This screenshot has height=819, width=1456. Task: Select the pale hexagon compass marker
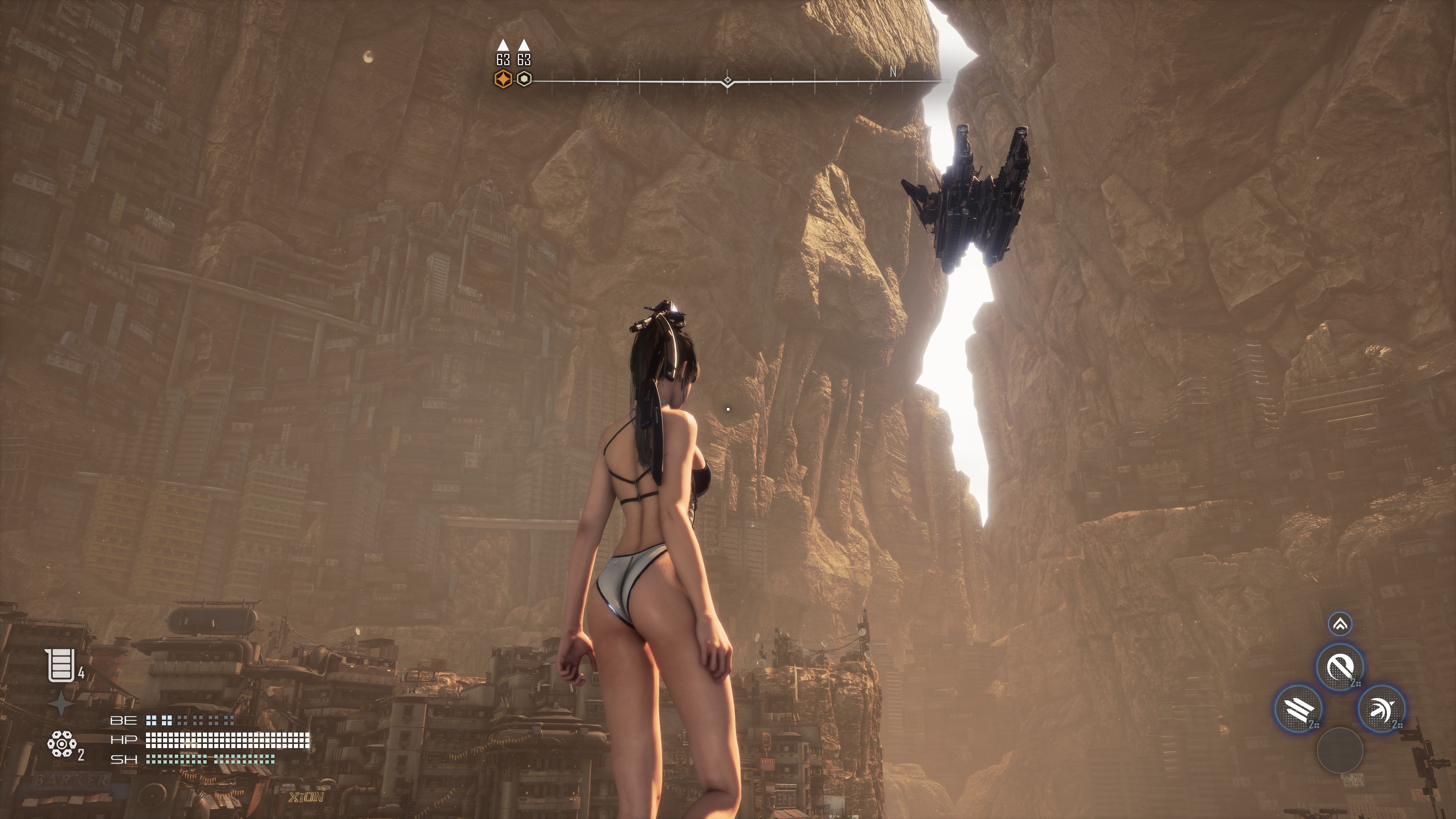tap(524, 79)
